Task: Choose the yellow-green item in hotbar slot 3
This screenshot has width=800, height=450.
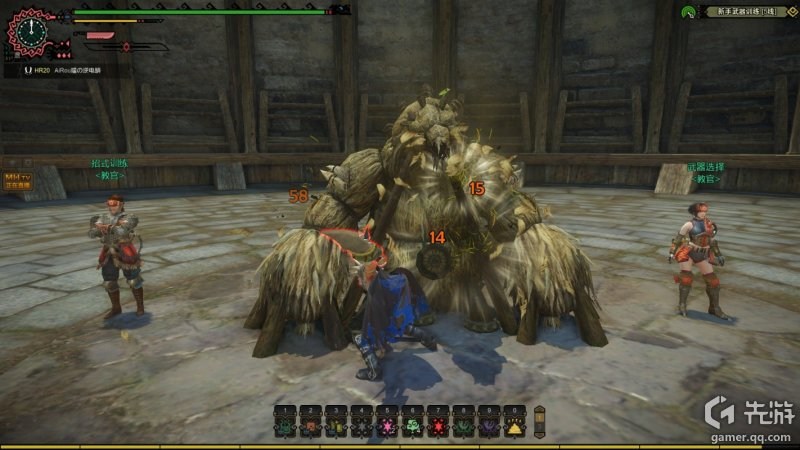Action: (336, 426)
